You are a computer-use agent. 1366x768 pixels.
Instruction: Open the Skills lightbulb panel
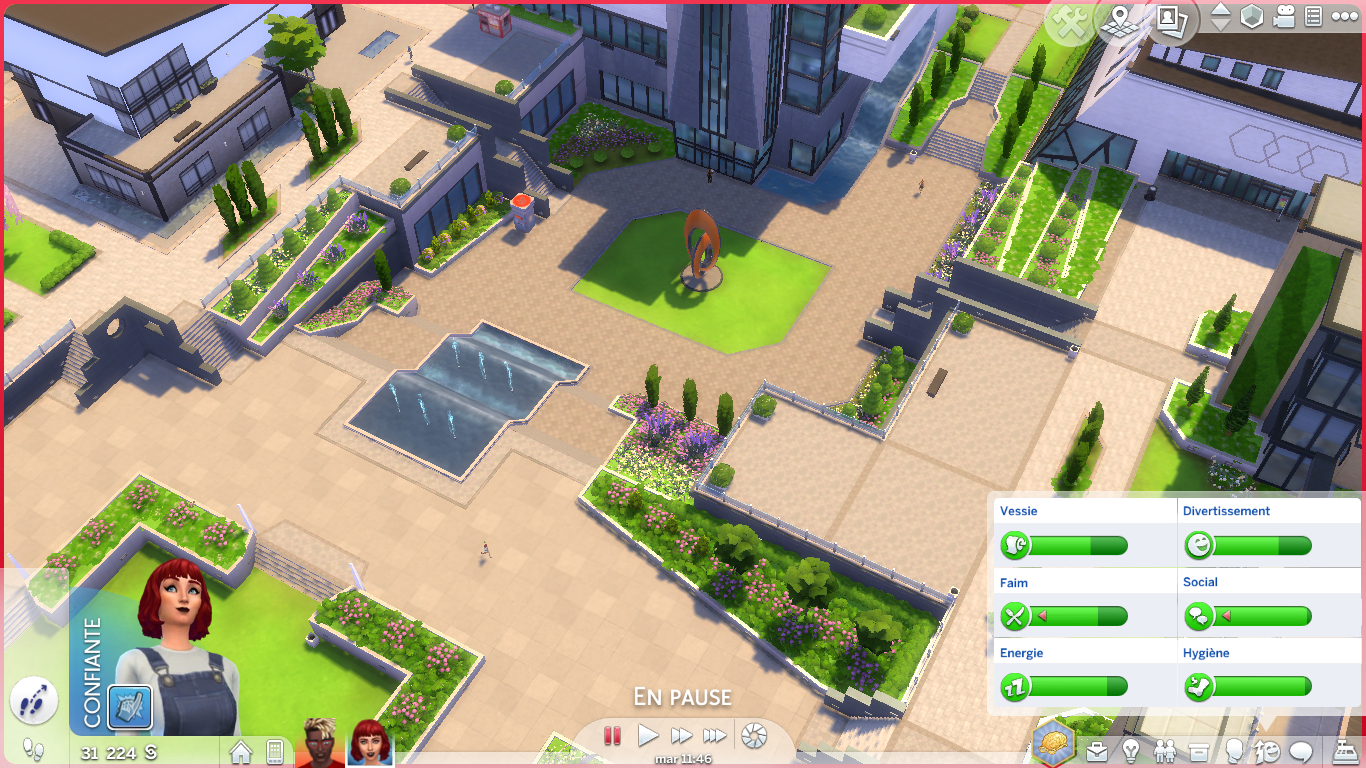(1131, 750)
